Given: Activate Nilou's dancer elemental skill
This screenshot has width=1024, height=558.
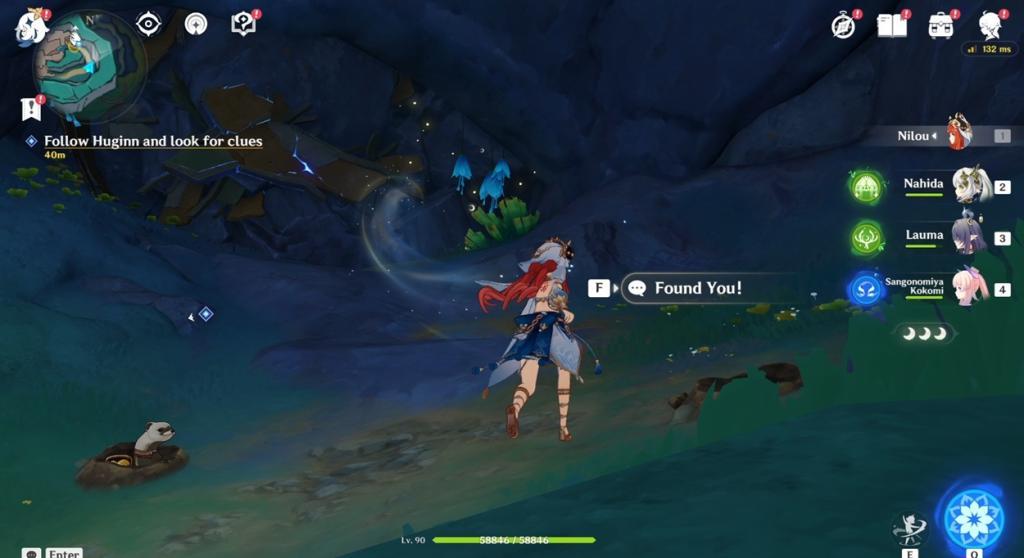Looking at the screenshot, I should [909, 530].
